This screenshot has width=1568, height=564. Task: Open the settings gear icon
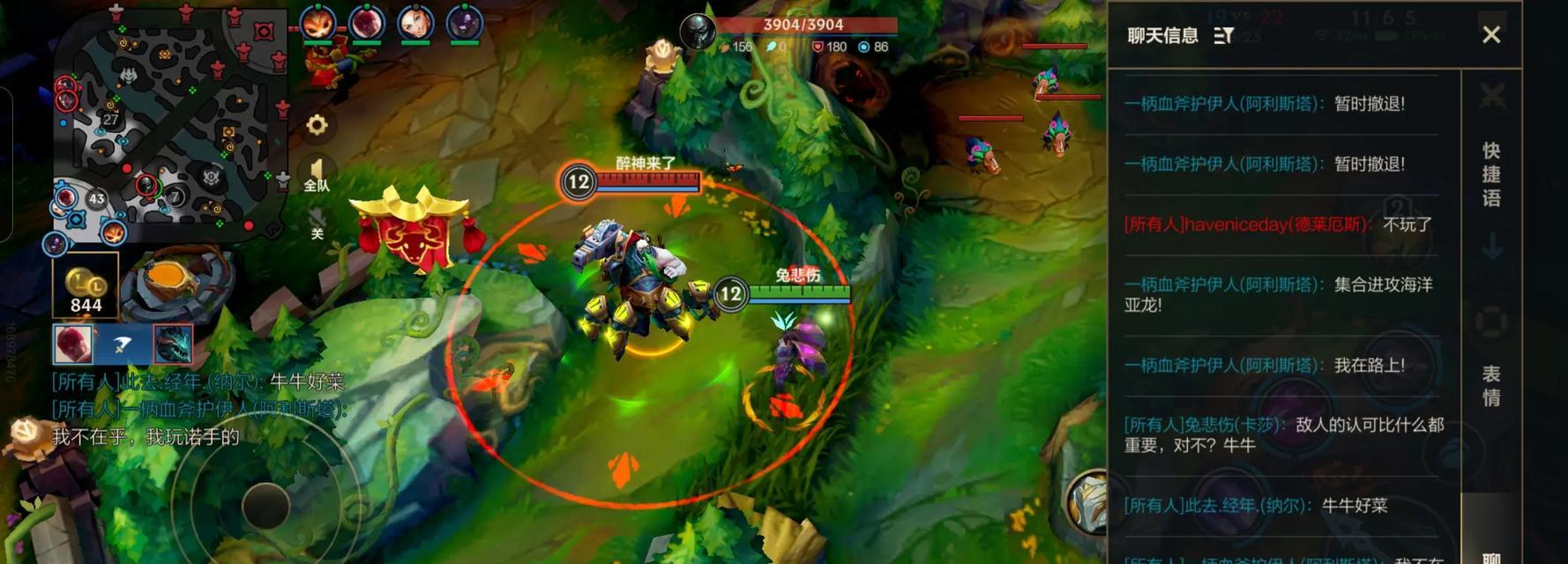coord(317,125)
